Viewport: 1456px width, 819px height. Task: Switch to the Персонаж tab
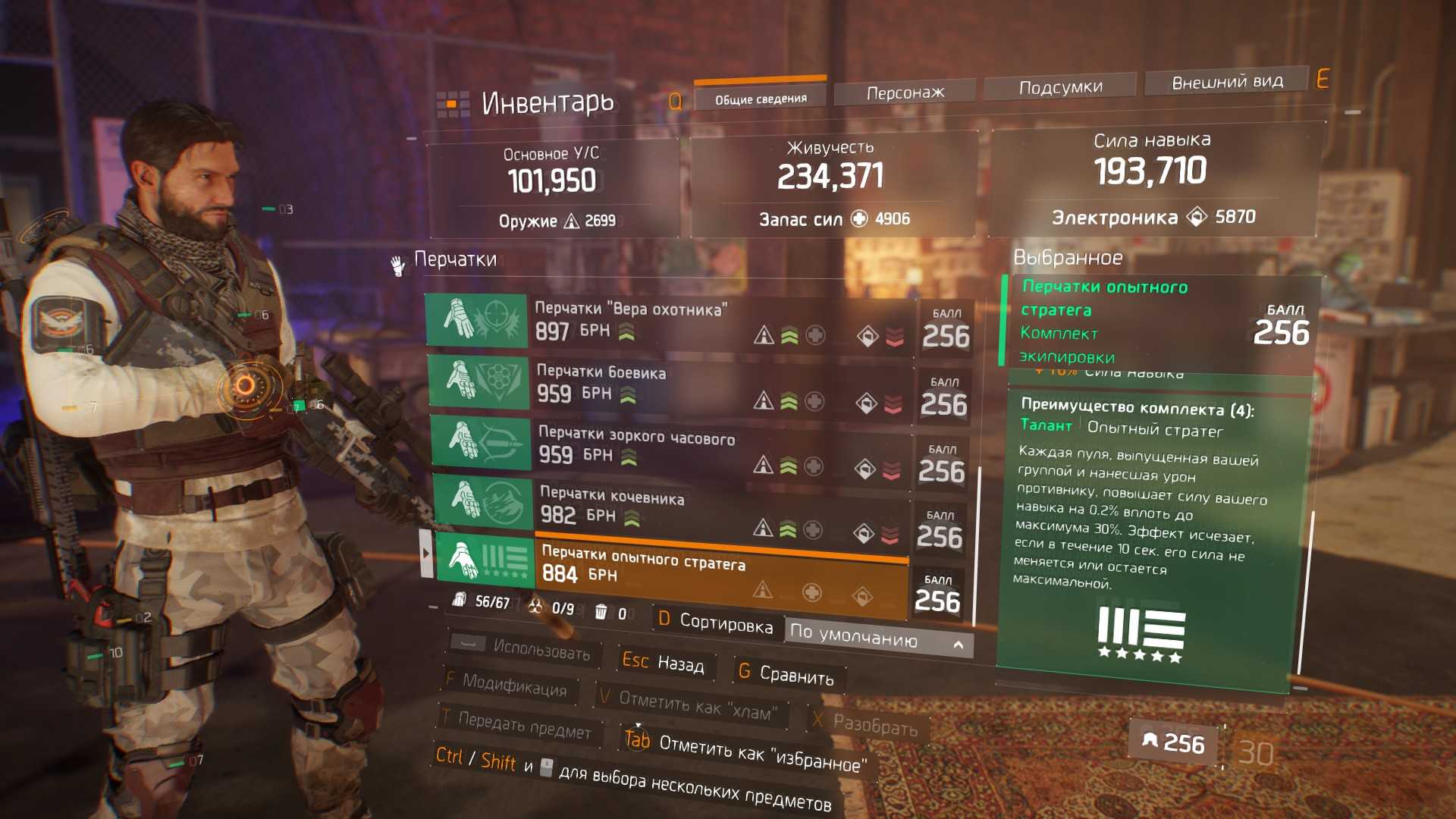904,93
